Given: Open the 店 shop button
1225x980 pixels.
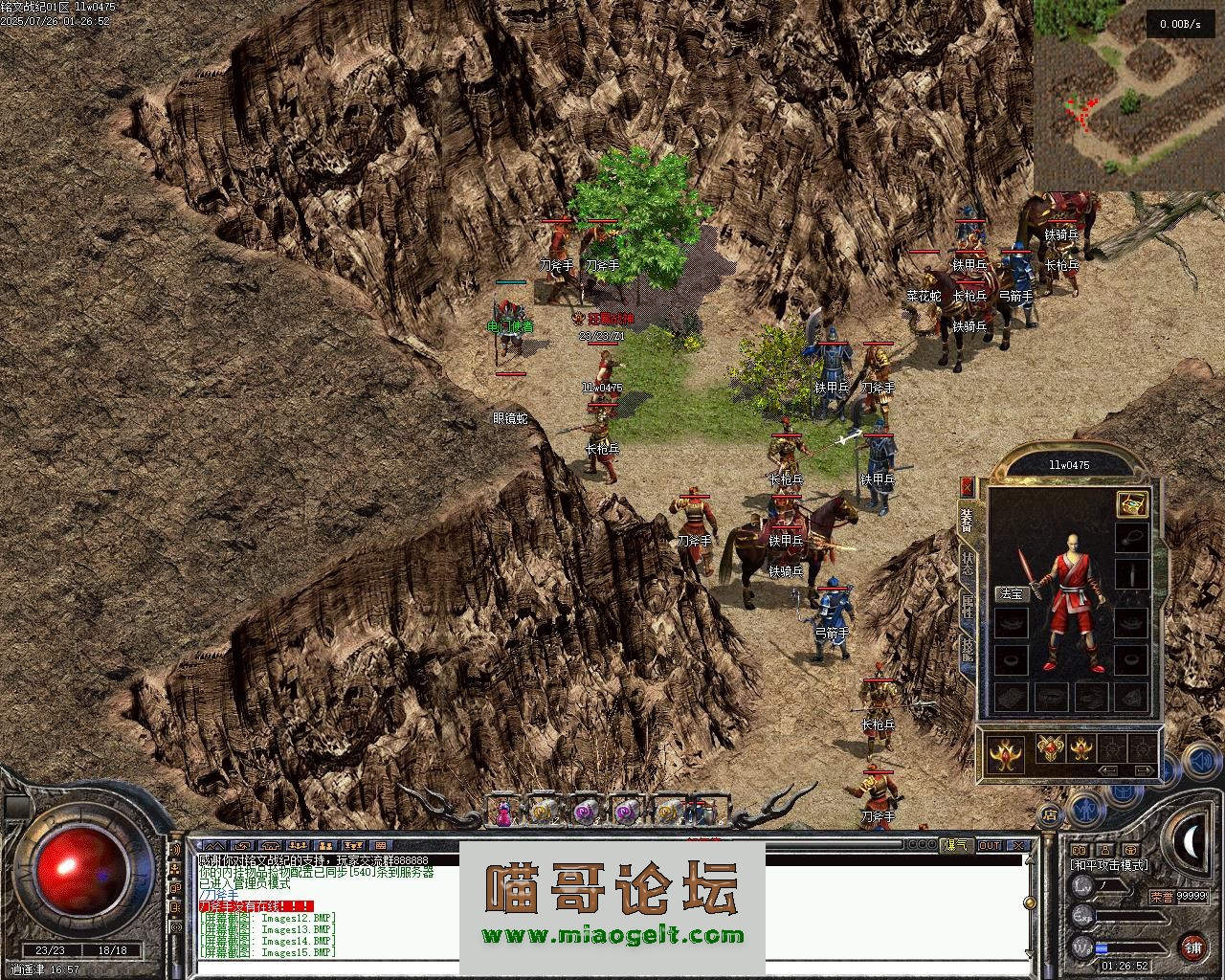Looking at the screenshot, I should click(x=1049, y=815).
